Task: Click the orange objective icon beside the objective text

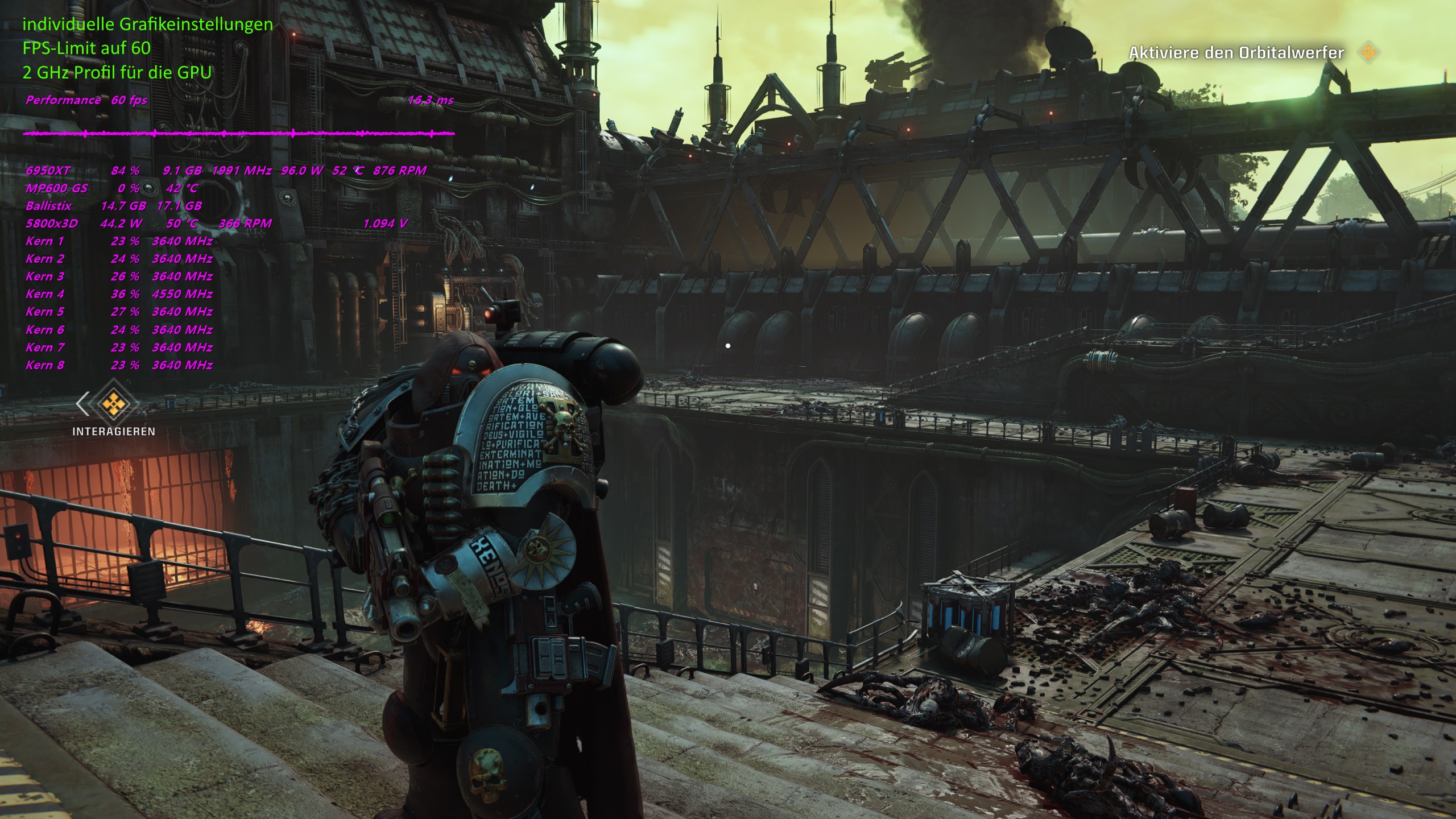Action: (x=1369, y=53)
